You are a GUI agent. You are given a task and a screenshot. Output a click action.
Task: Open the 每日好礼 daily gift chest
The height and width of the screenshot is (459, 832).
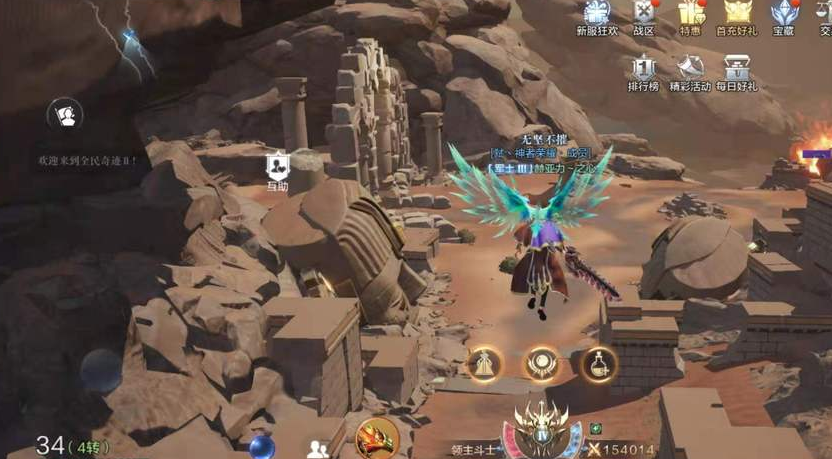pyautogui.click(x=739, y=70)
